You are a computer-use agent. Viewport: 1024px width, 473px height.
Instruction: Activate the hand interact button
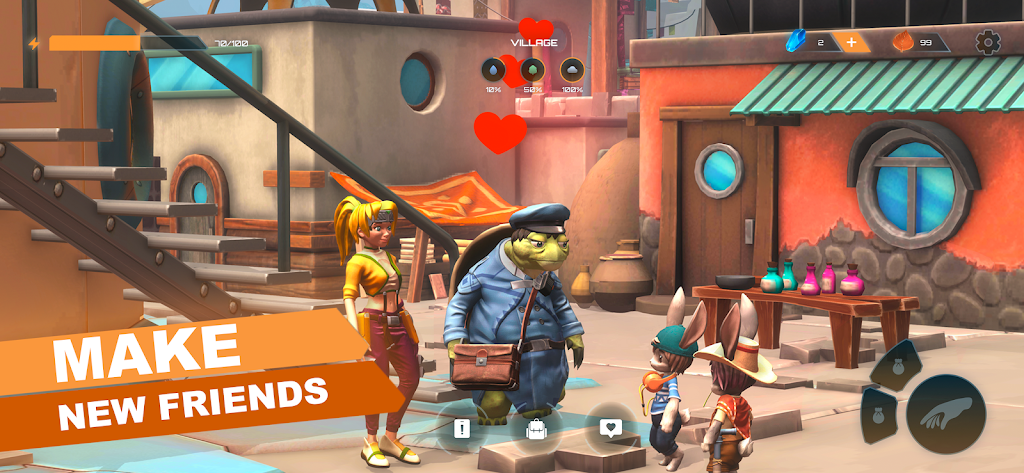pos(945,412)
